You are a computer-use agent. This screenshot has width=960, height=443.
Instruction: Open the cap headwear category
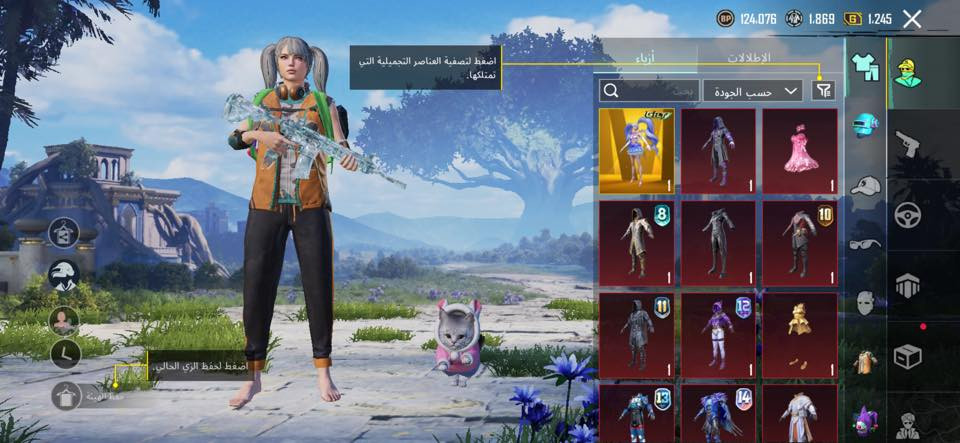(x=865, y=185)
